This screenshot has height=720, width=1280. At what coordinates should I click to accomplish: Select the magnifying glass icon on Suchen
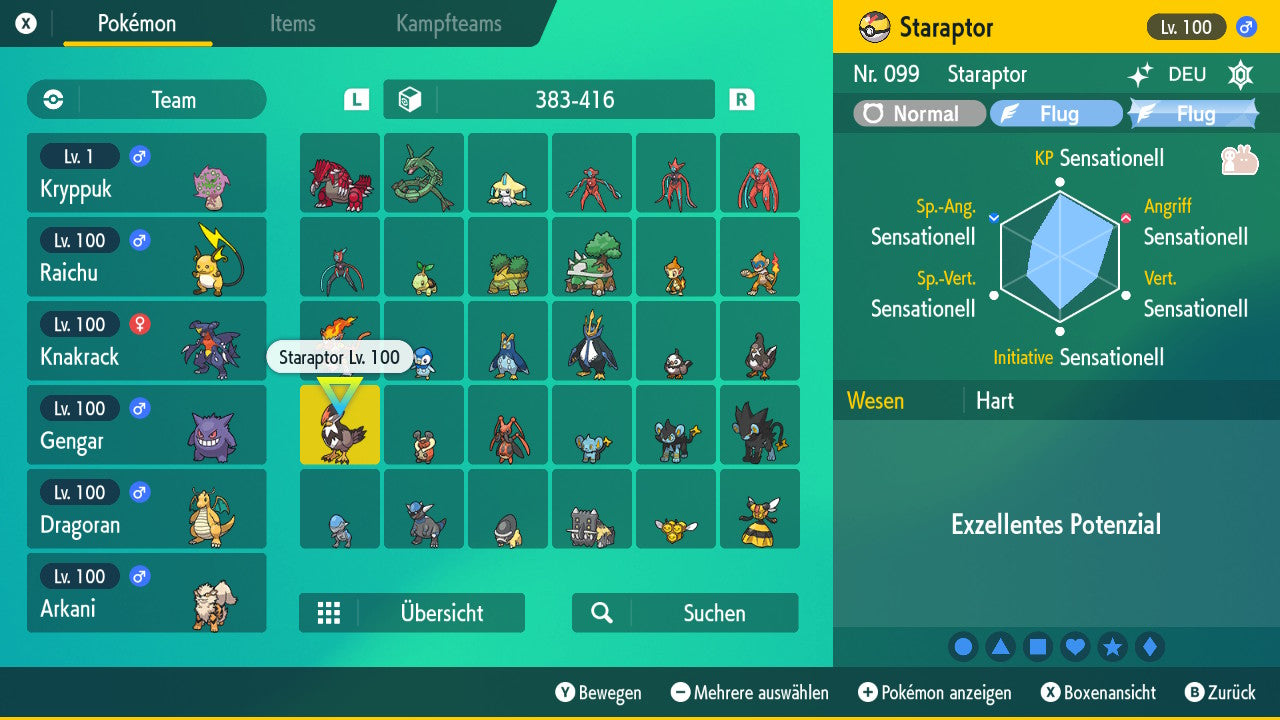603,612
